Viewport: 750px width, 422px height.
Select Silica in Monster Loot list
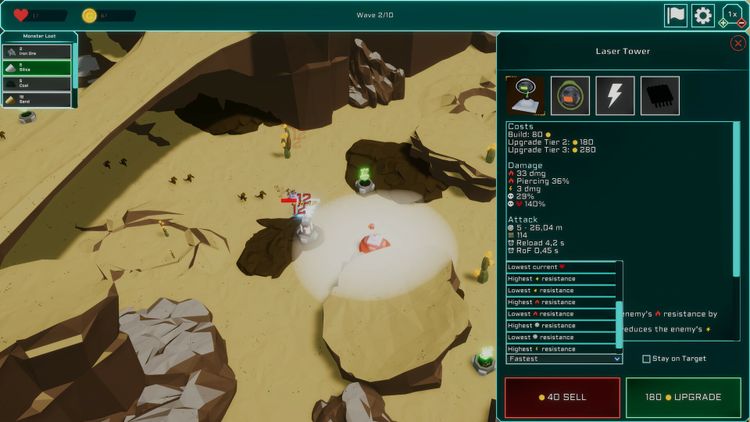(x=37, y=67)
